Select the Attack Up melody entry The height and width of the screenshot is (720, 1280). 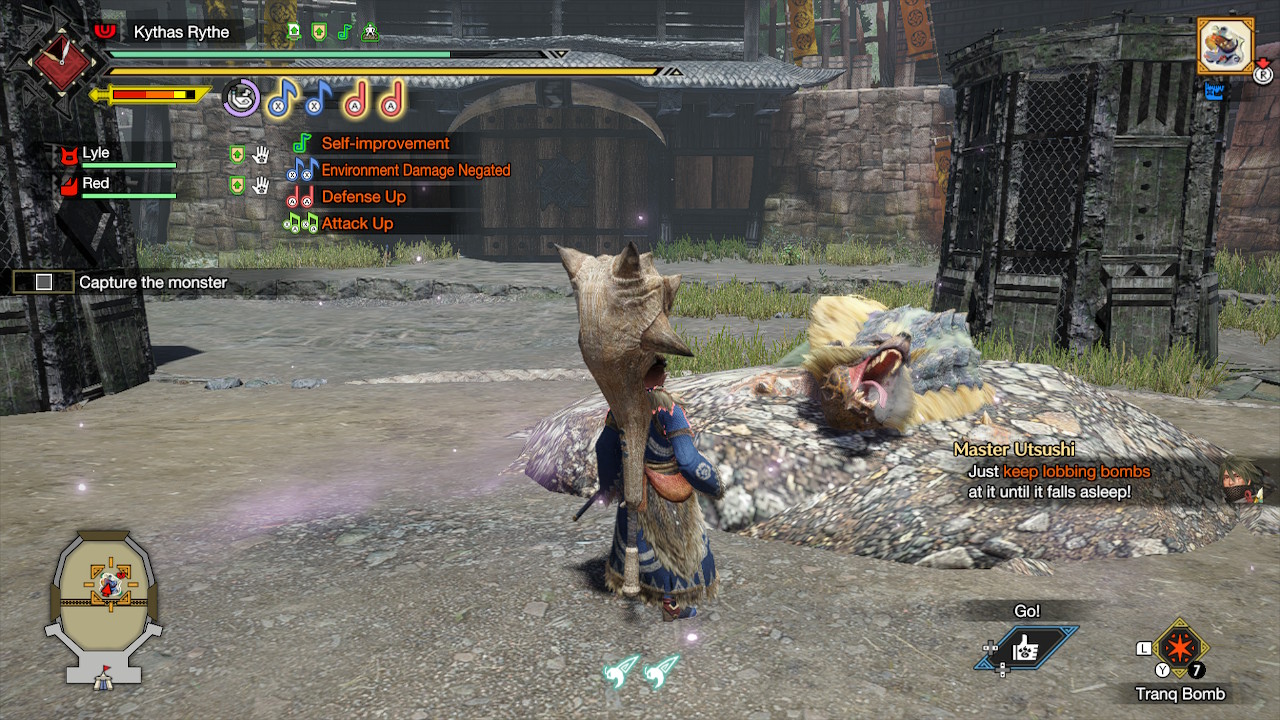coord(357,224)
